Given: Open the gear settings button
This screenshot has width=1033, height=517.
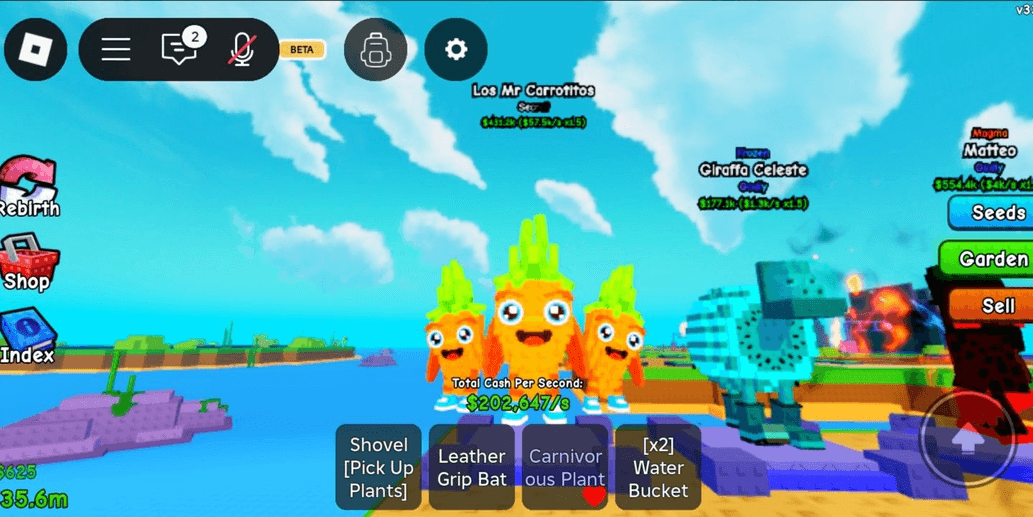Looking at the screenshot, I should [x=456, y=49].
